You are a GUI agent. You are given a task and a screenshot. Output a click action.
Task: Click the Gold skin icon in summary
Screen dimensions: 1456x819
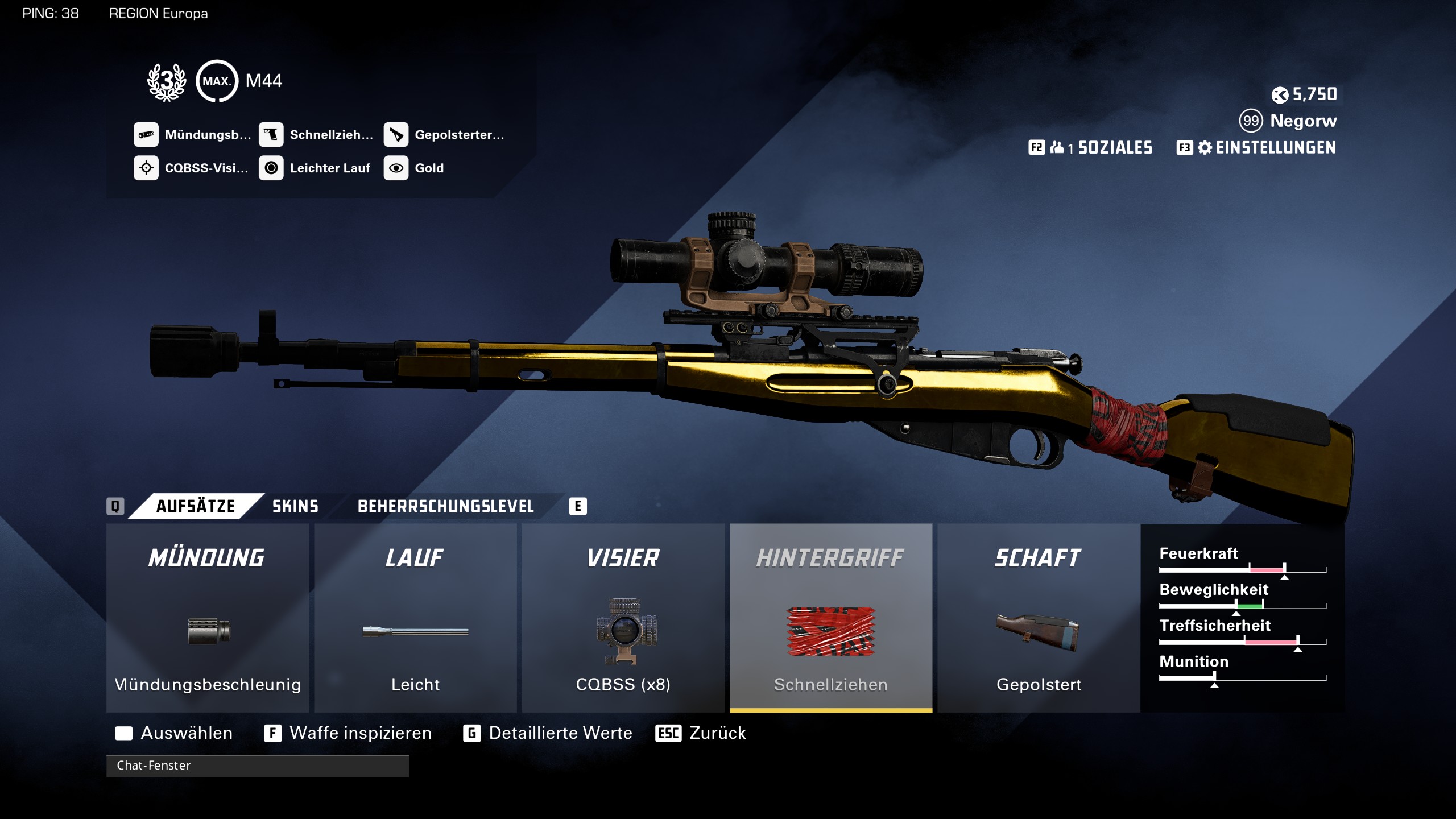coord(396,168)
